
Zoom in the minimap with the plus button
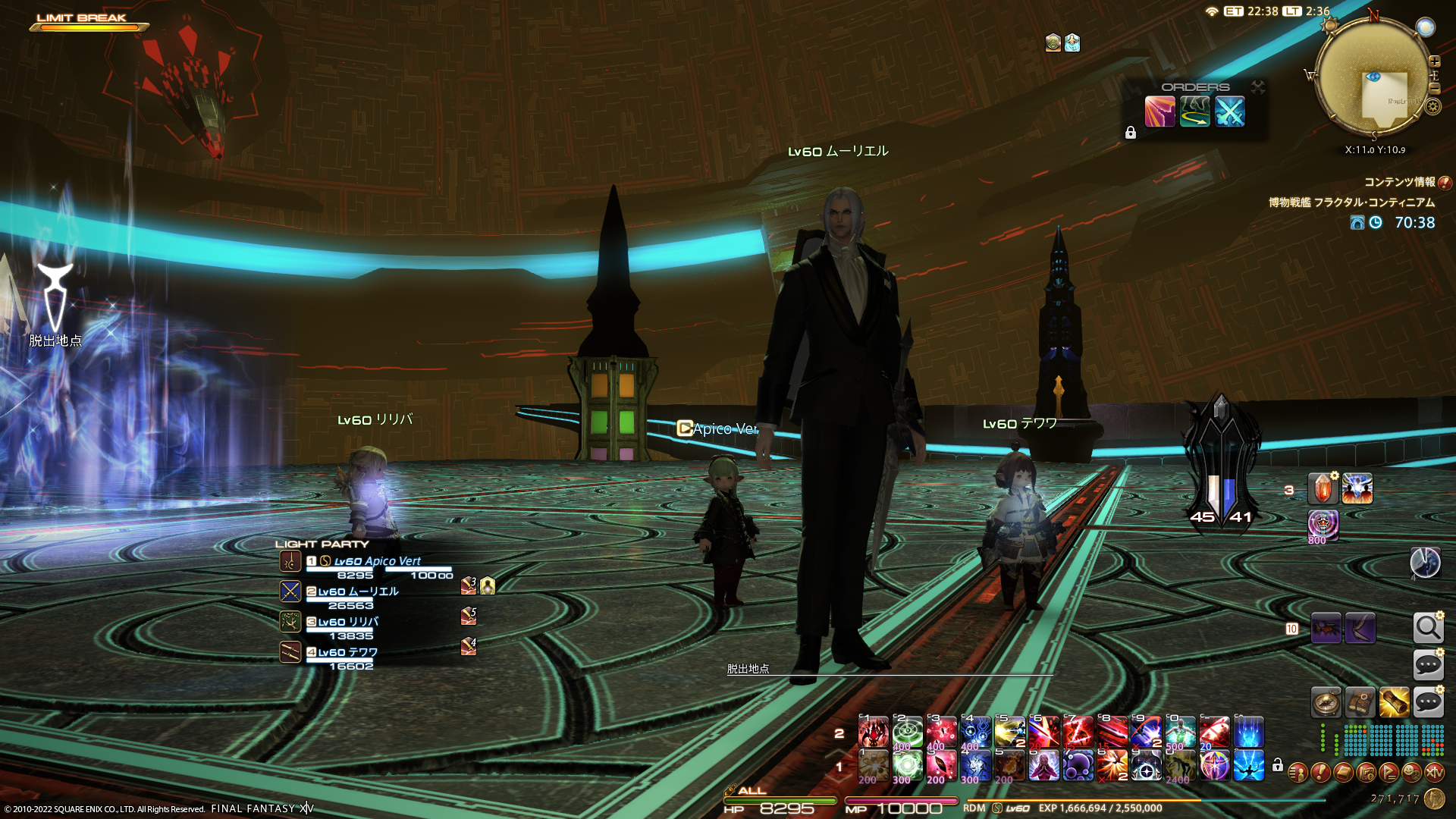tap(1434, 61)
